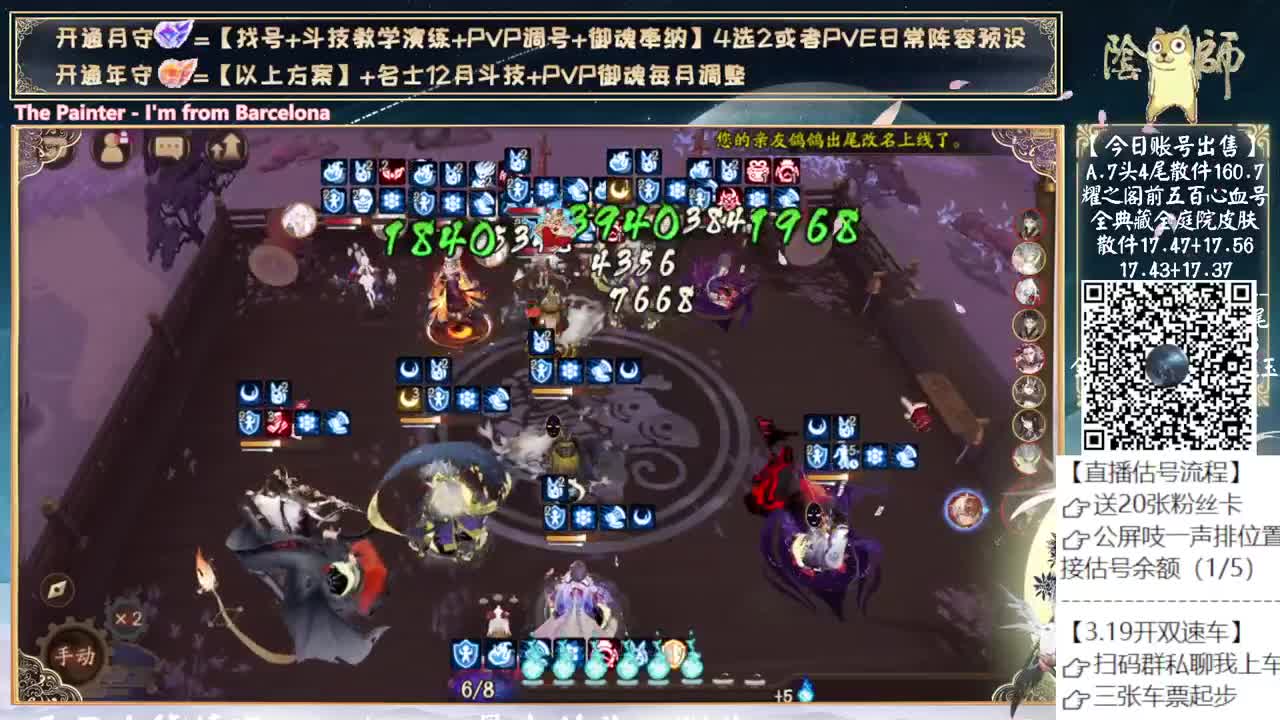Click the first teal flame skill orb

coord(535,663)
